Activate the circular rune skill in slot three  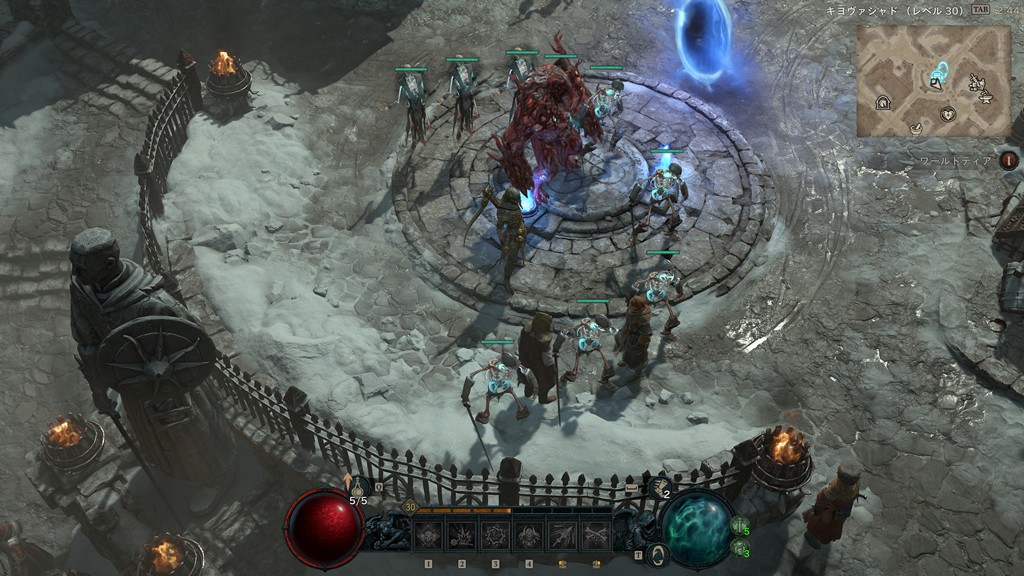(495, 536)
